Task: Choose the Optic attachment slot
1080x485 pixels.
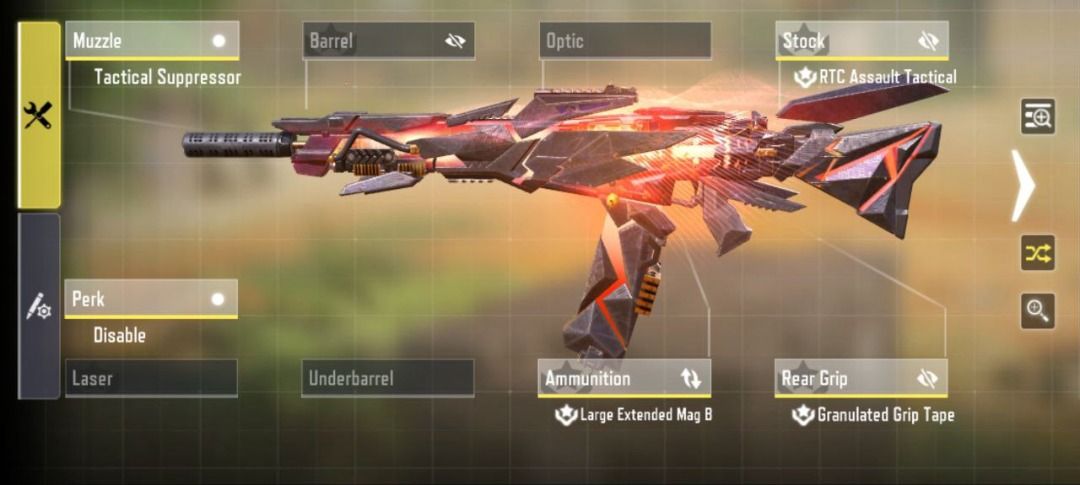Action: point(625,41)
